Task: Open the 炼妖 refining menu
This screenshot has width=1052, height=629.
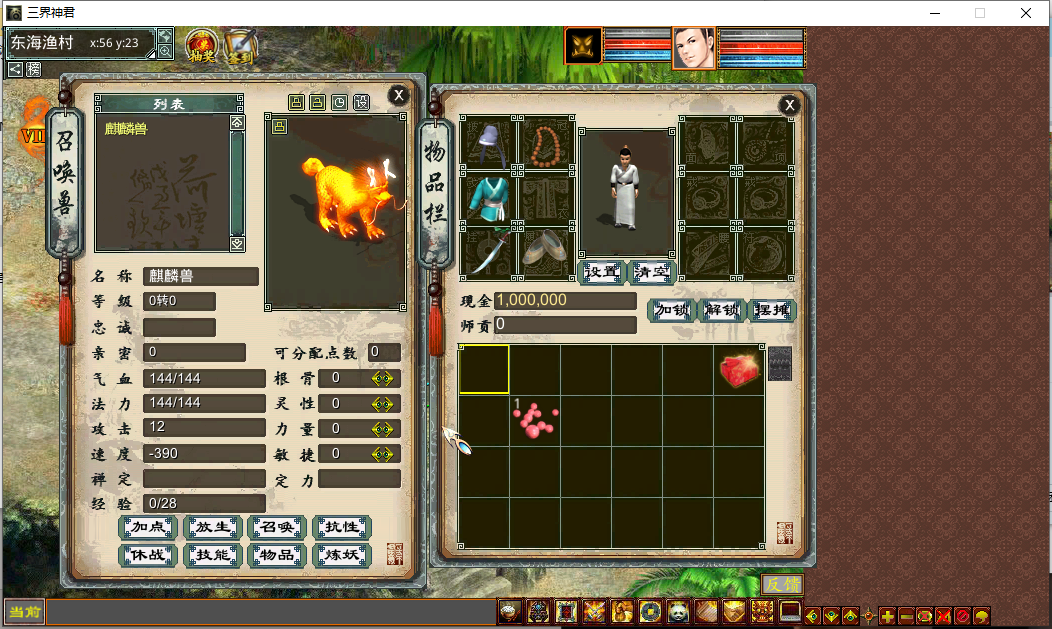Action: [x=342, y=555]
